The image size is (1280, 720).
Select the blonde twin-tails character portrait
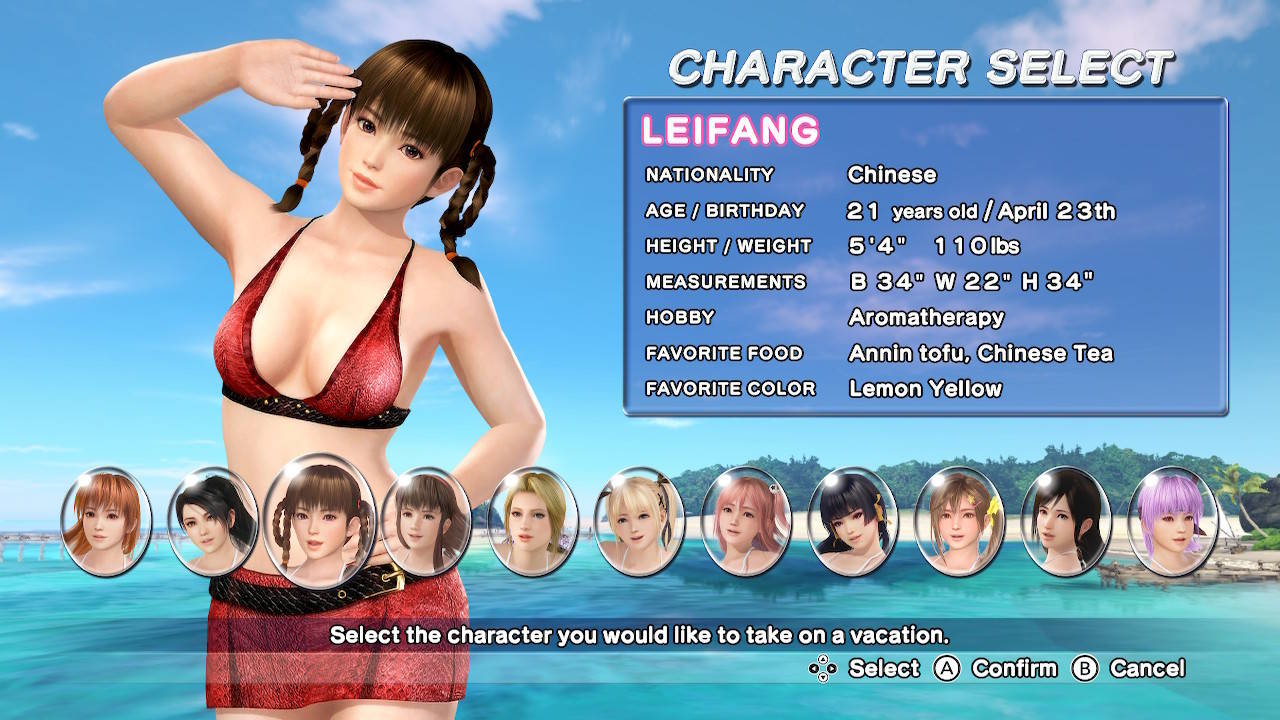[x=639, y=521]
